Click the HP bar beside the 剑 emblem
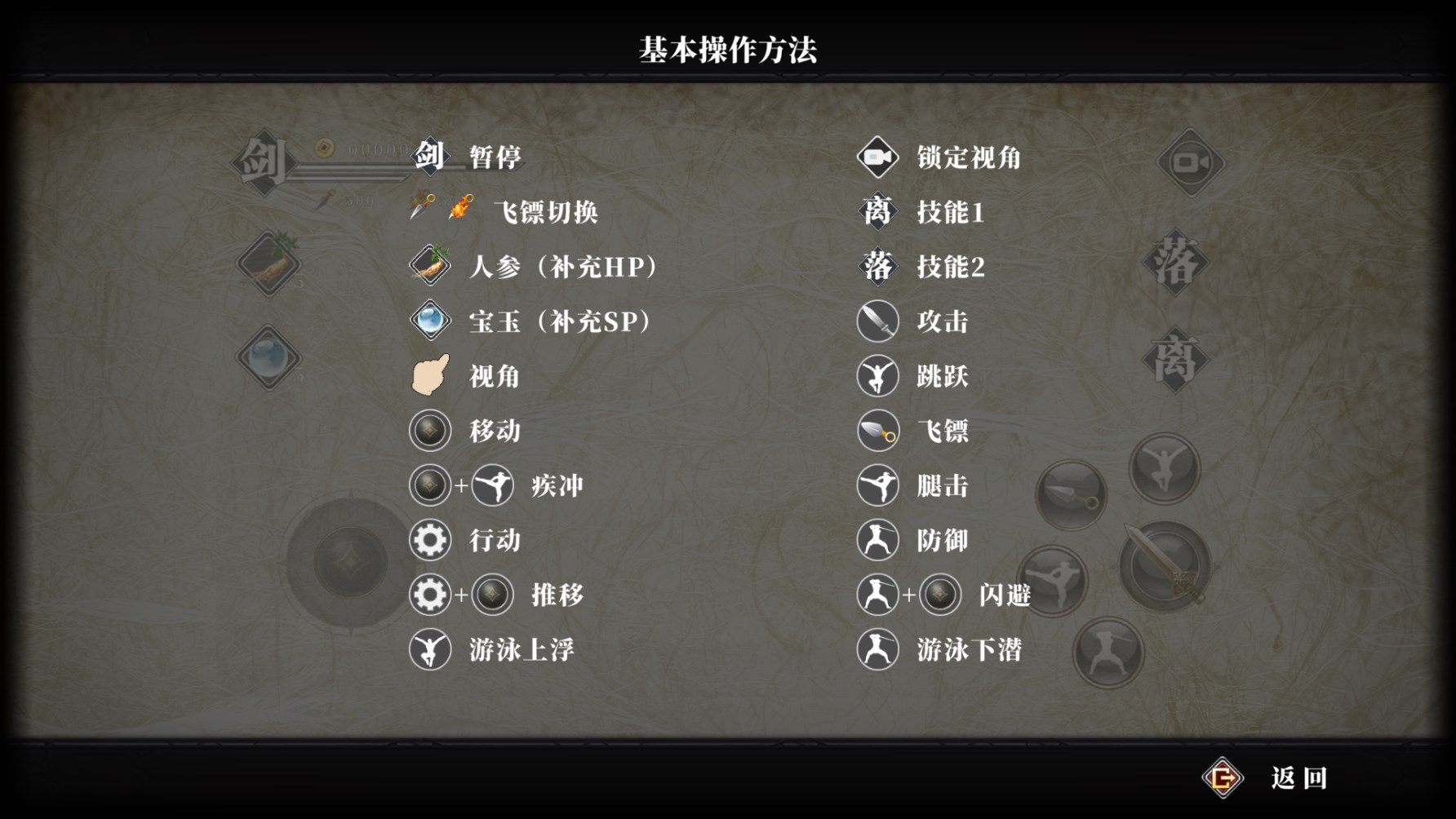The image size is (1456, 819). click(351, 170)
